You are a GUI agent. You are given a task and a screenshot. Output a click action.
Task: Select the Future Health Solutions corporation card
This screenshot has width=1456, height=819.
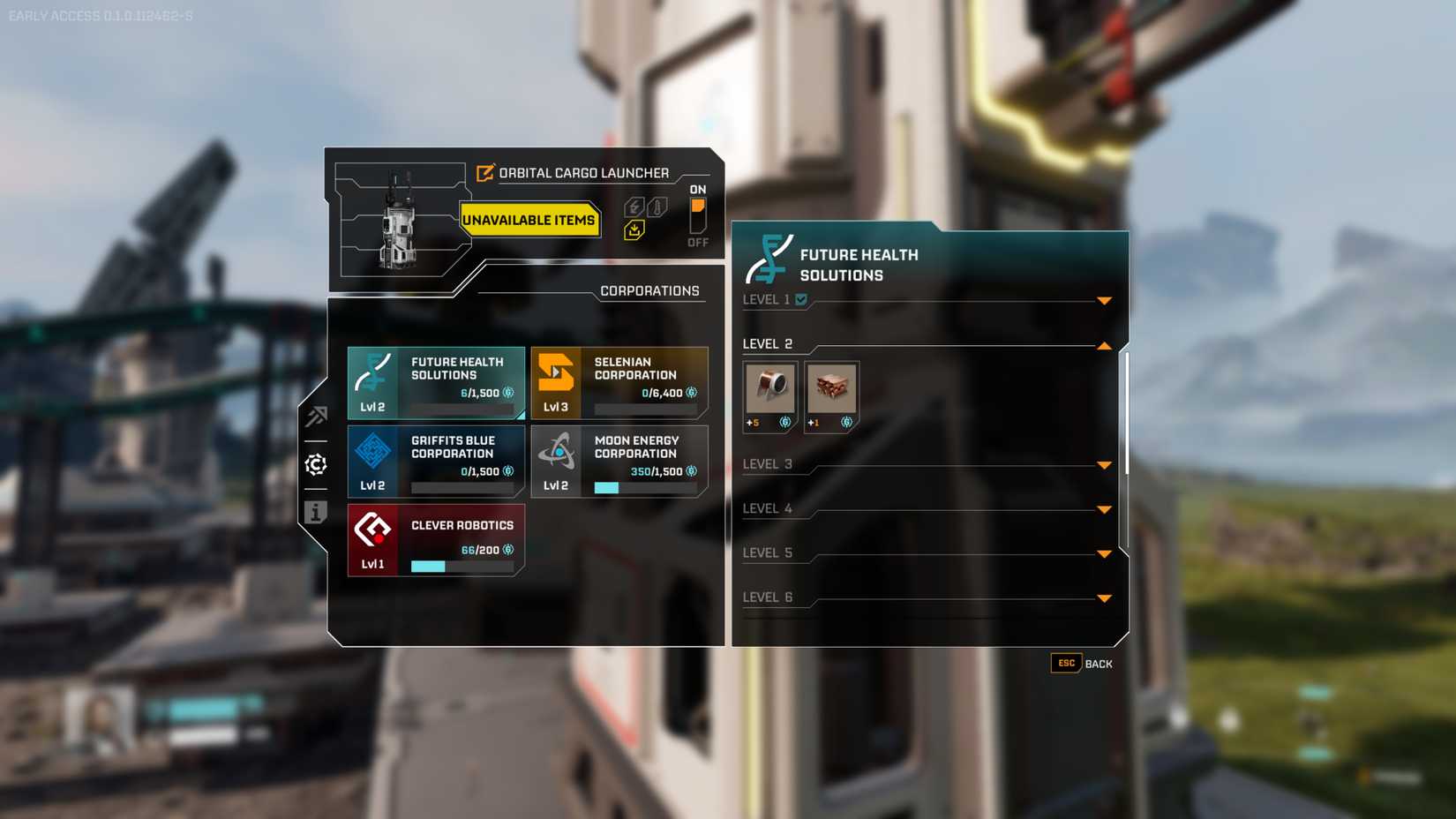pos(436,382)
